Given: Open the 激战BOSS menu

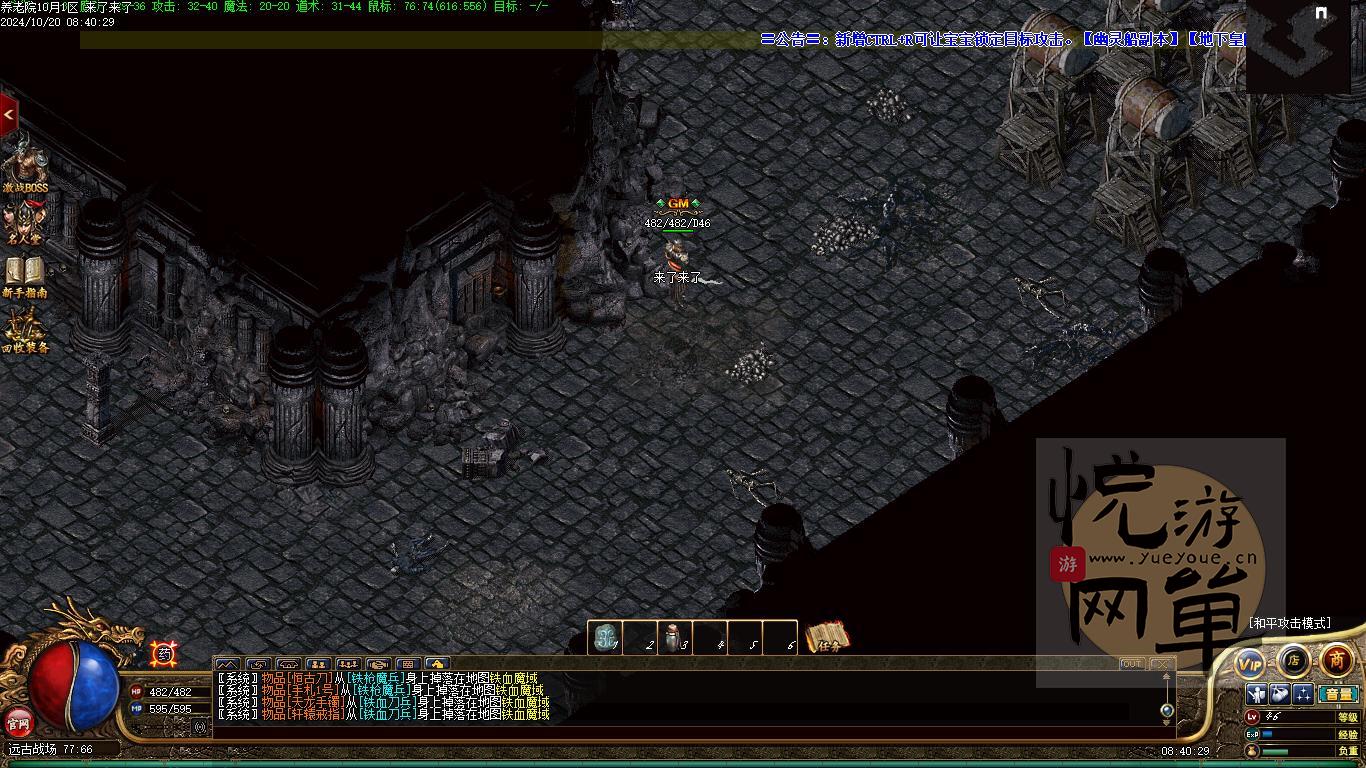Looking at the screenshot, I should click(25, 166).
